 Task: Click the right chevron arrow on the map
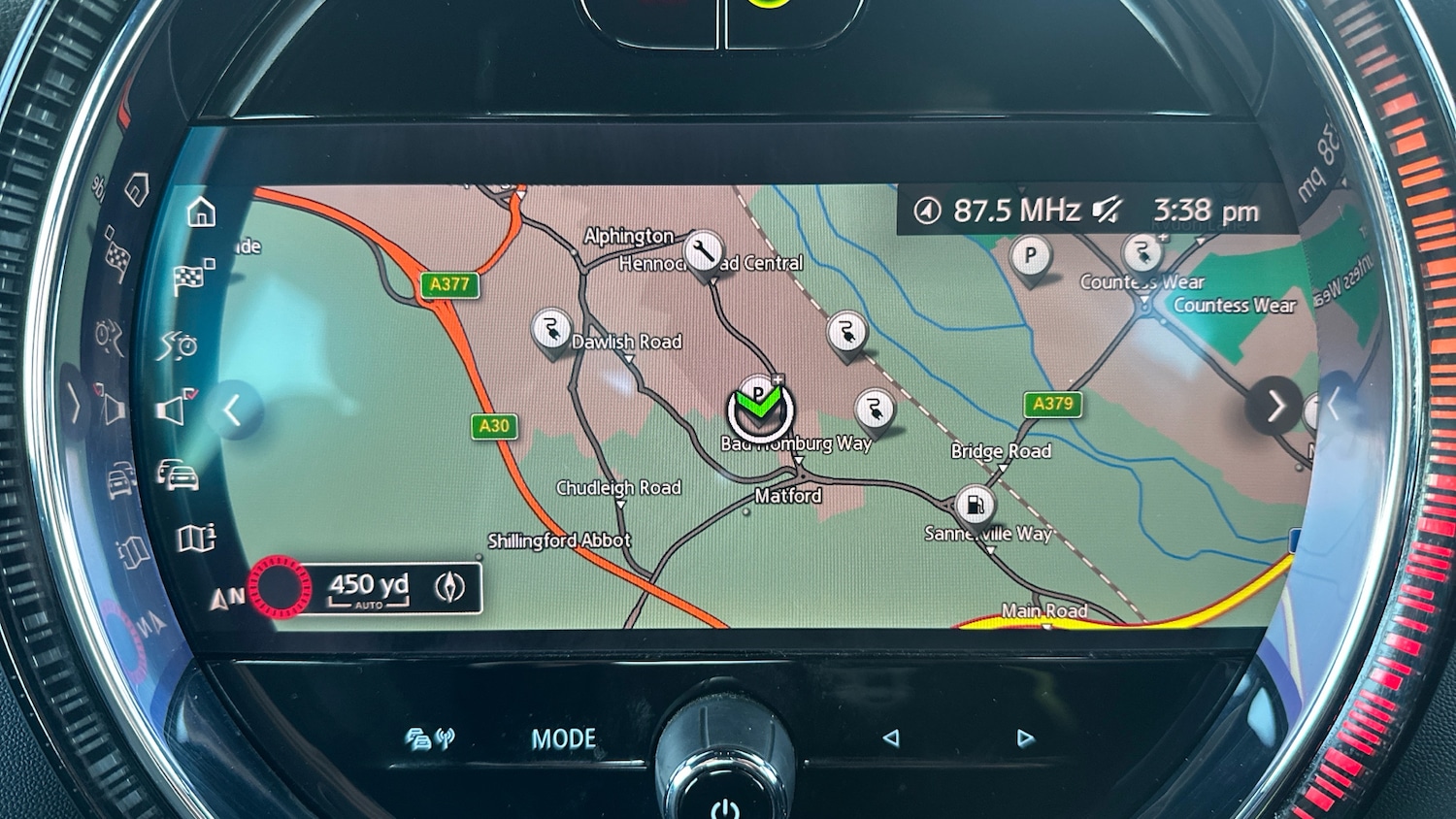pos(1274,407)
